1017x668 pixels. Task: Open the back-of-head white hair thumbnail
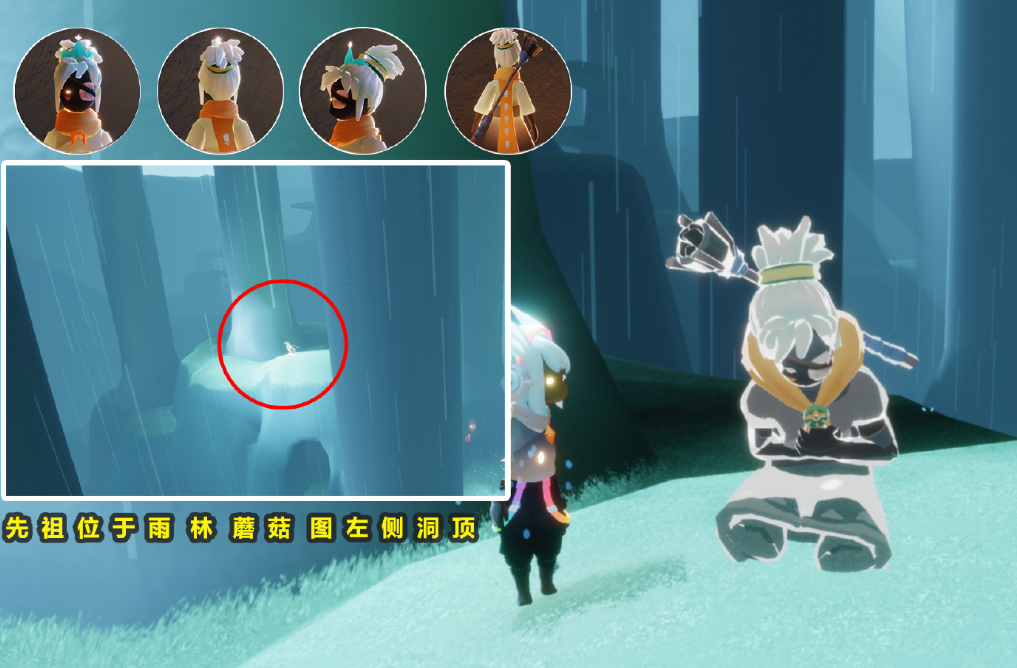220,91
